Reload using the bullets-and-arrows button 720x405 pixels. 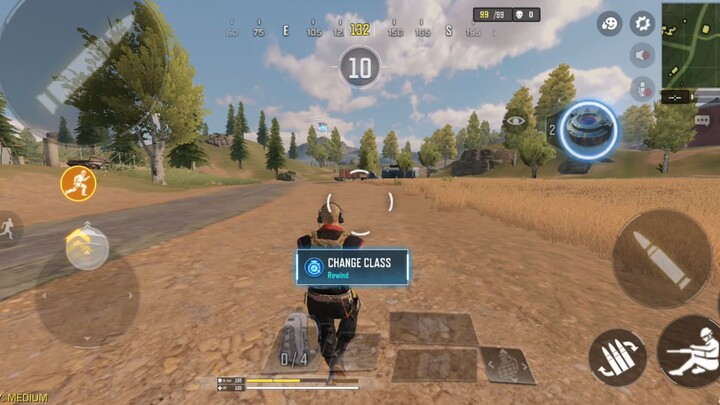[617, 357]
